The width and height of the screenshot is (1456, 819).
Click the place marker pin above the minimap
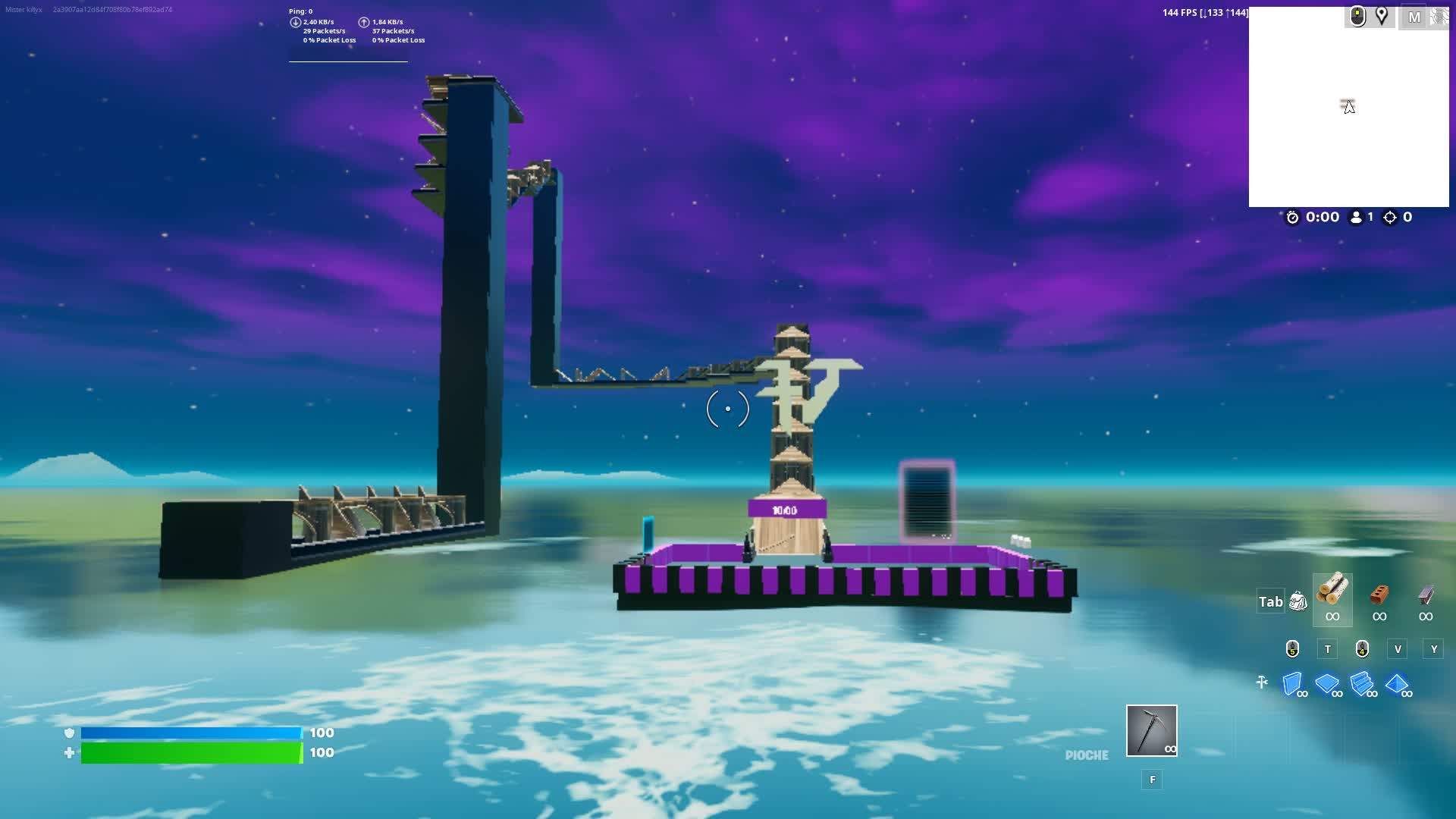coord(1381,15)
